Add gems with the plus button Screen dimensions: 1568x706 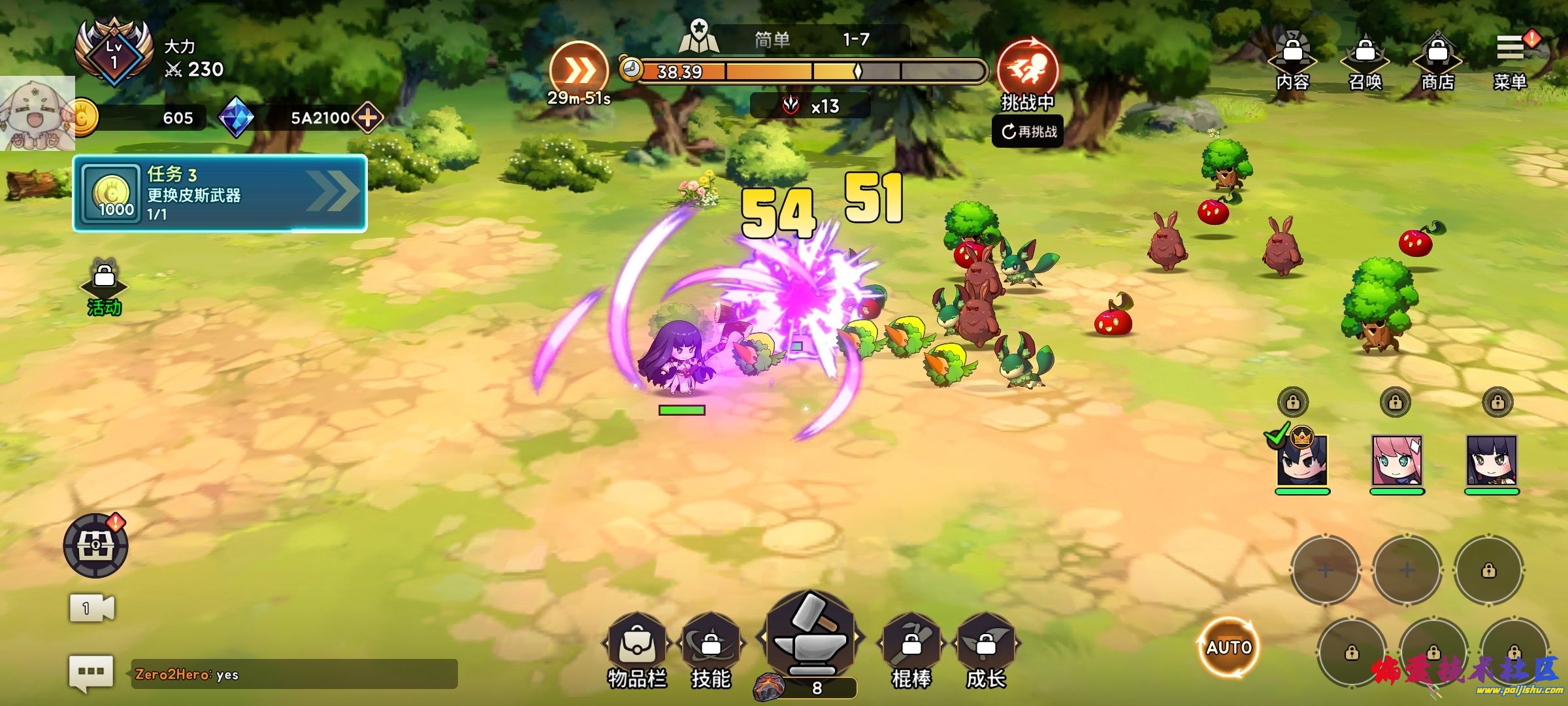point(368,118)
